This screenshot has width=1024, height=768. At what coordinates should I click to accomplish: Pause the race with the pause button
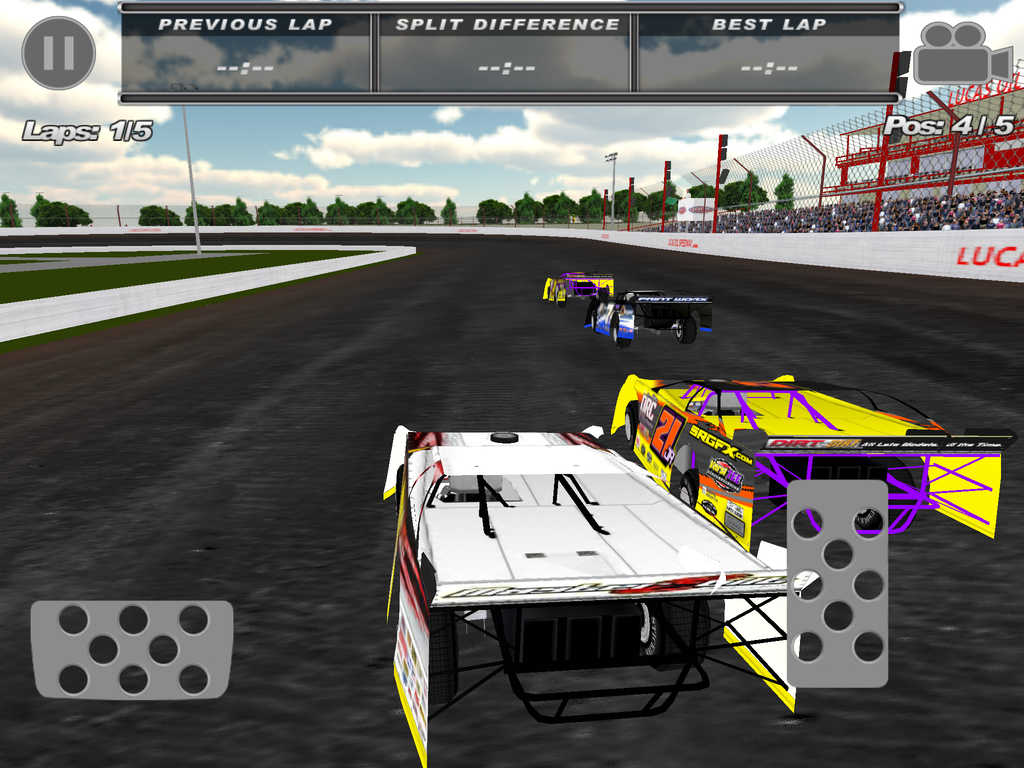click(58, 53)
